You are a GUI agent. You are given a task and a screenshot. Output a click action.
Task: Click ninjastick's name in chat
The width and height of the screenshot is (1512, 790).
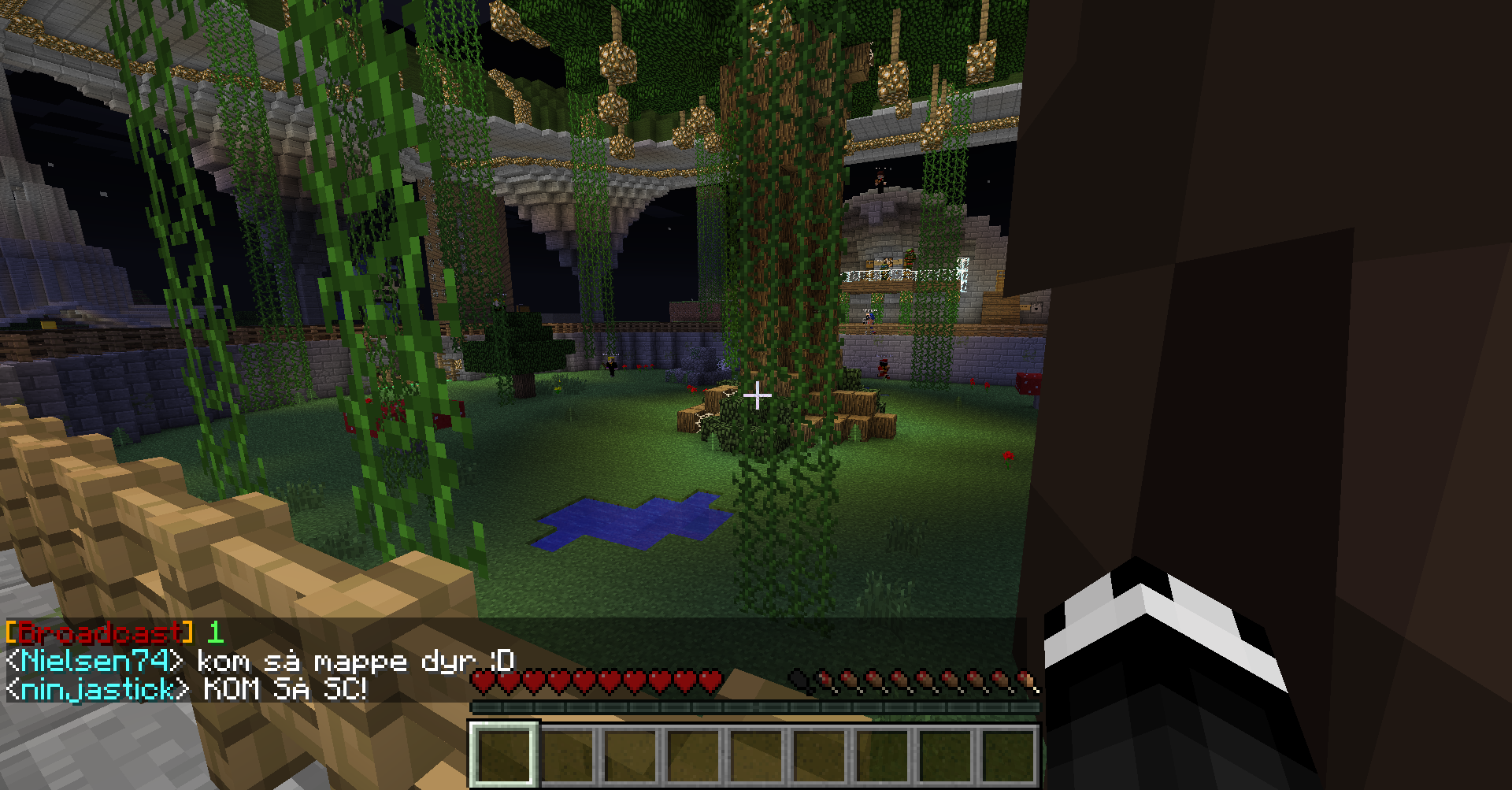98,690
